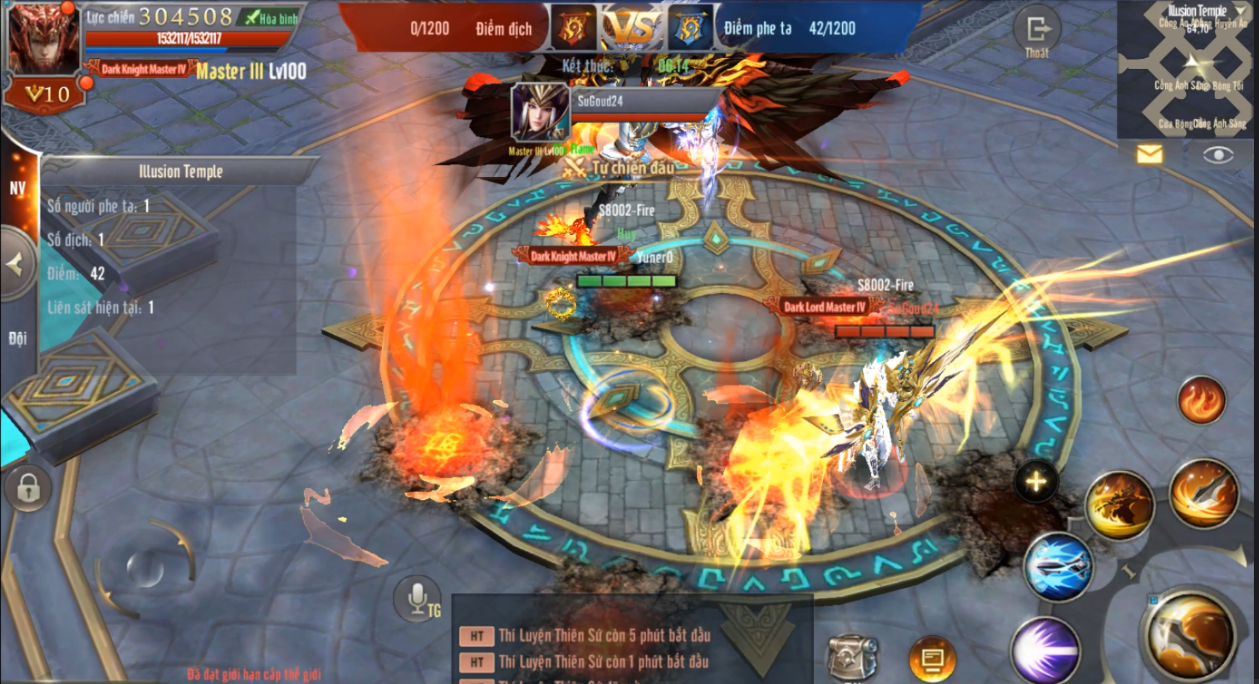Switch to the Đội team tab
This screenshot has height=684, width=1259.
[x=17, y=338]
